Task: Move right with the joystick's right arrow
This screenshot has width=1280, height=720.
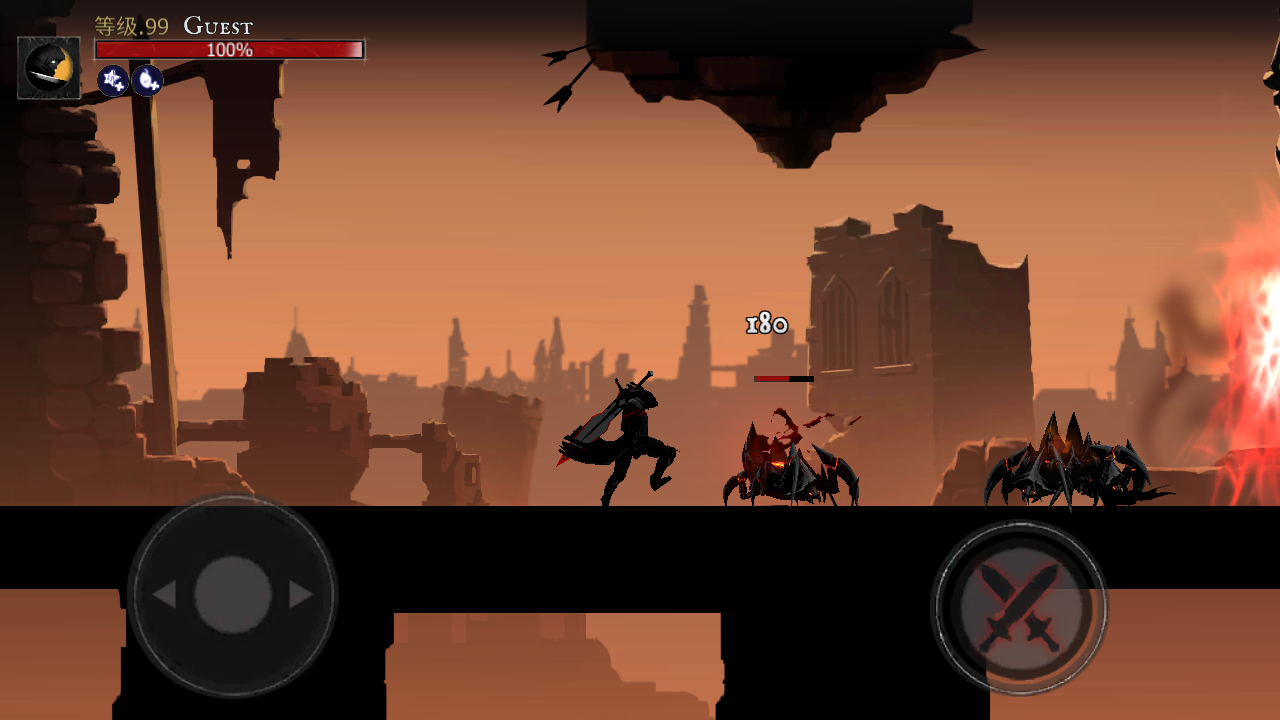Action: 300,595
